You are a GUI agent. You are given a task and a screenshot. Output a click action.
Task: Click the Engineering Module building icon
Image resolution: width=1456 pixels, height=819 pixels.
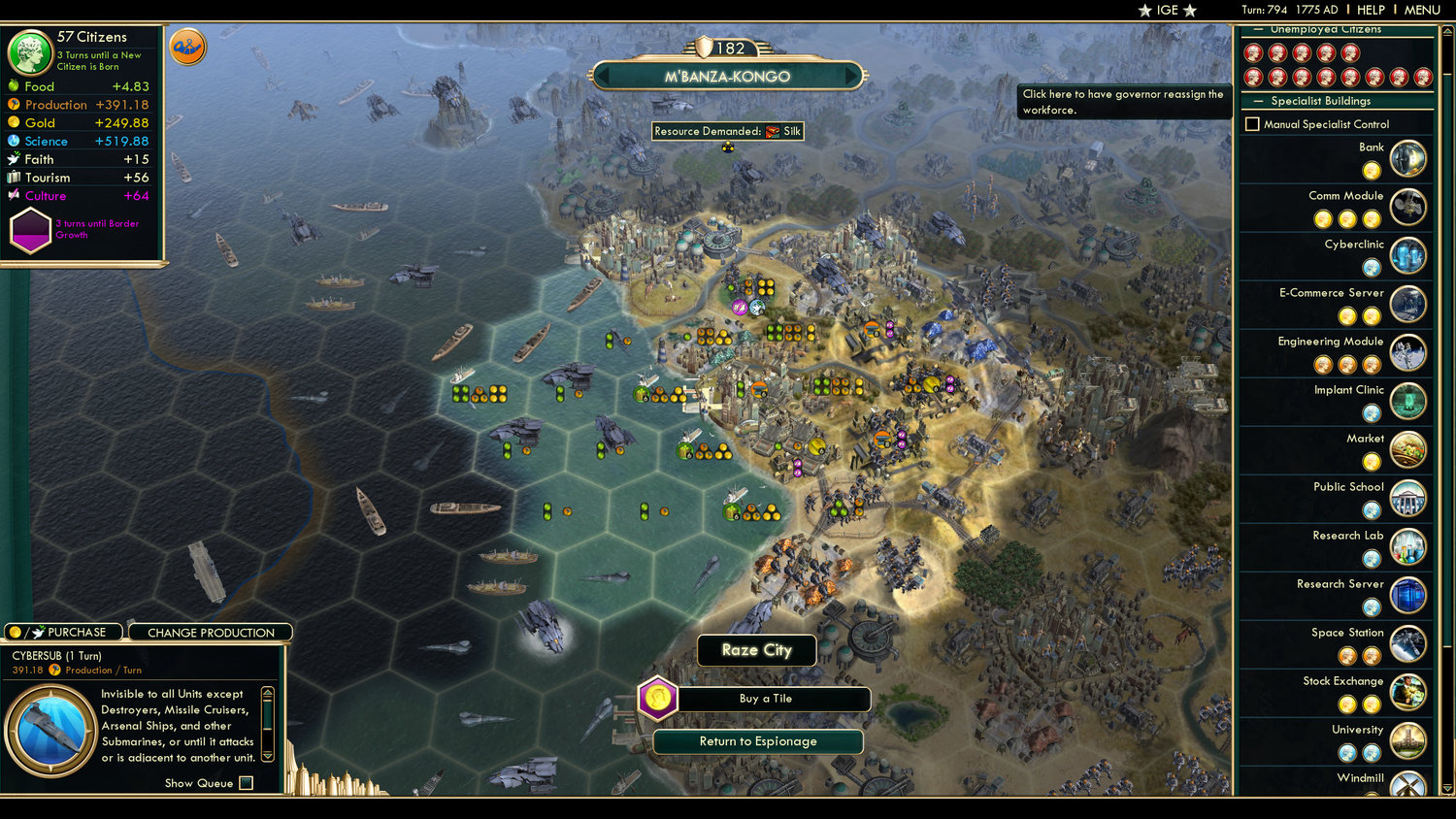1408,353
